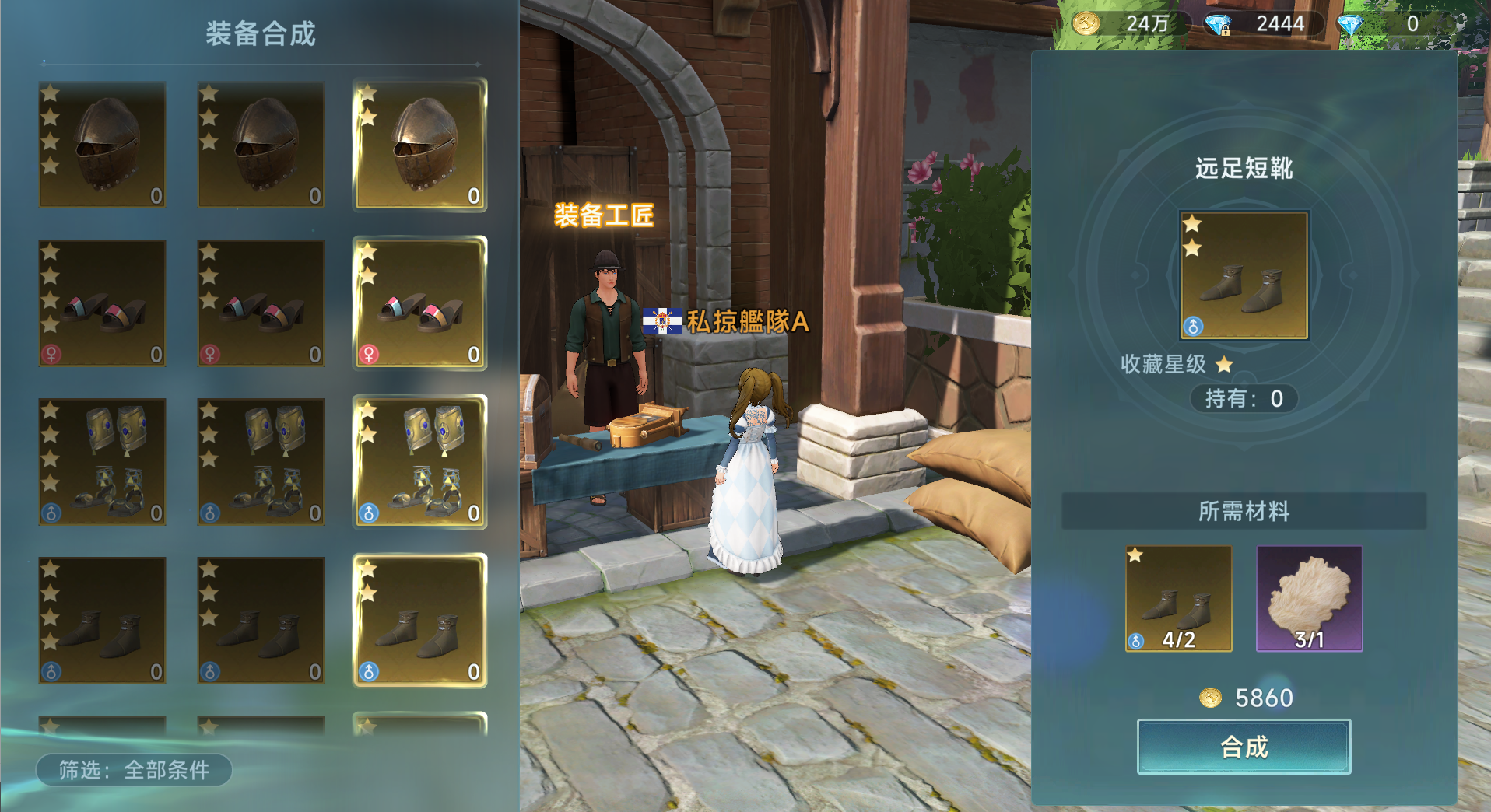1491x812 pixels.
Task: Pick the two-star pink sandals
Action: [420, 303]
